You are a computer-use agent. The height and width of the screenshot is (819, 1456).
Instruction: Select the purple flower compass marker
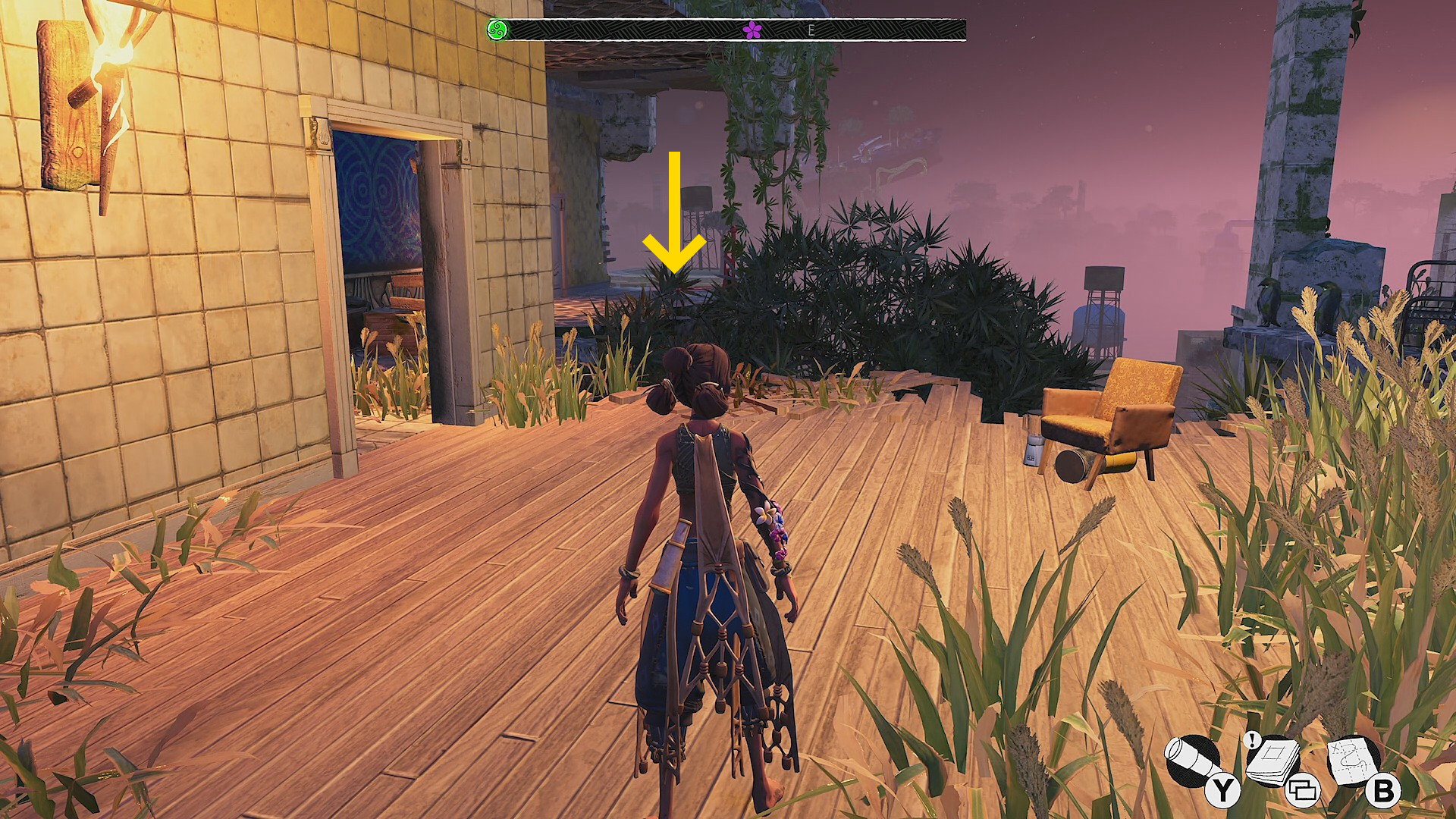[x=752, y=30]
